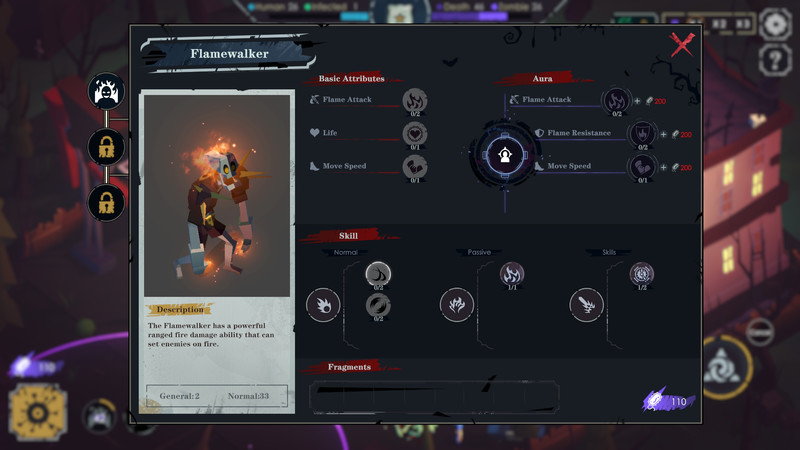This screenshot has height=450, width=800.
Task: Open the question mark help button
Action: (775, 60)
